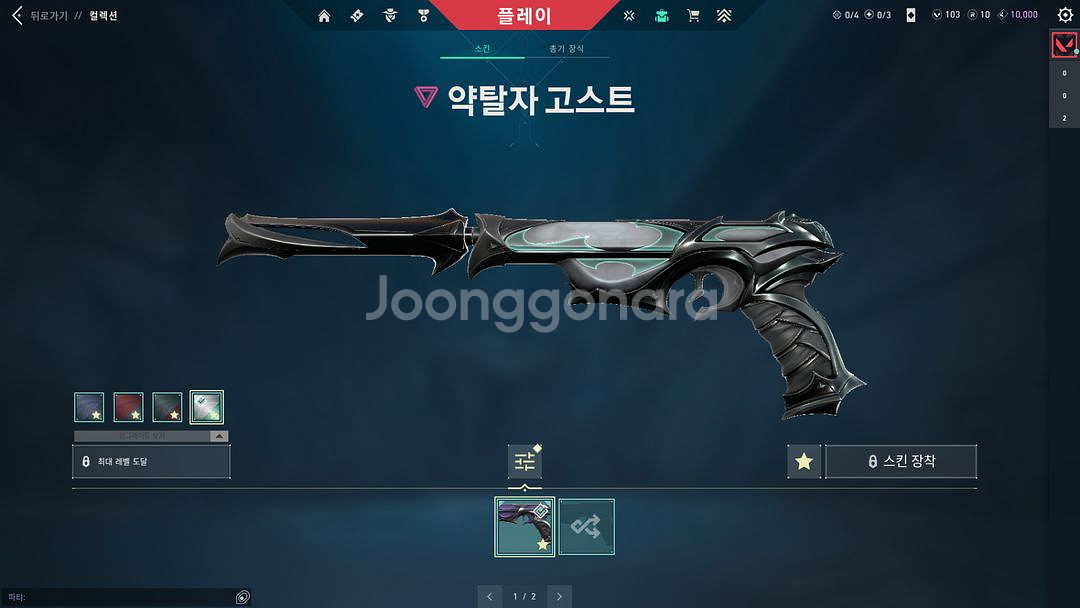Collapse the upgrade levels arrow
This screenshot has height=608, width=1080.
coord(217,437)
